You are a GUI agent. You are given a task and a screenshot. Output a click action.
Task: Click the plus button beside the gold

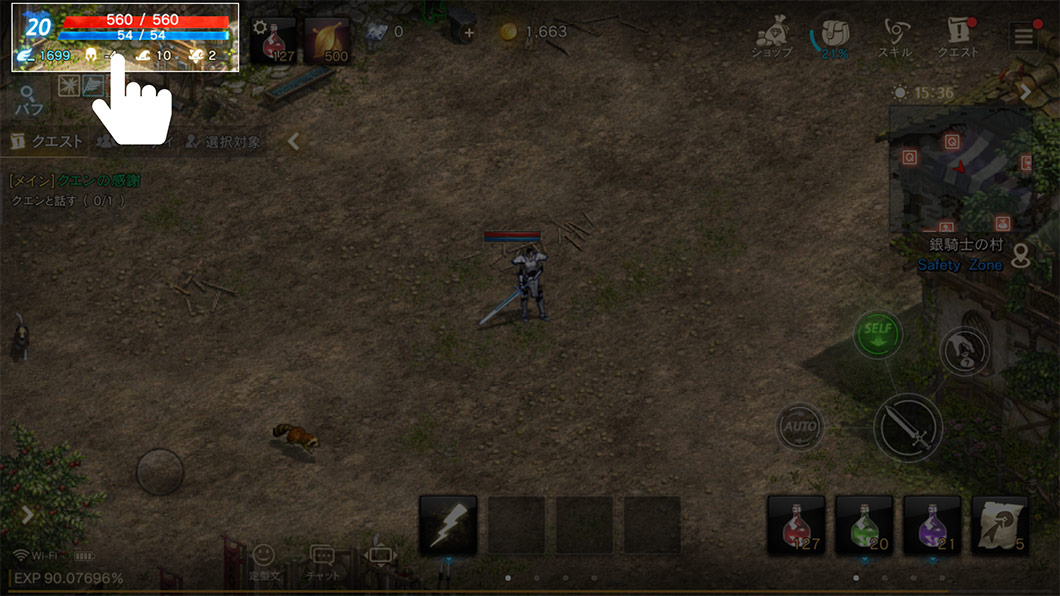click(469, 32)
